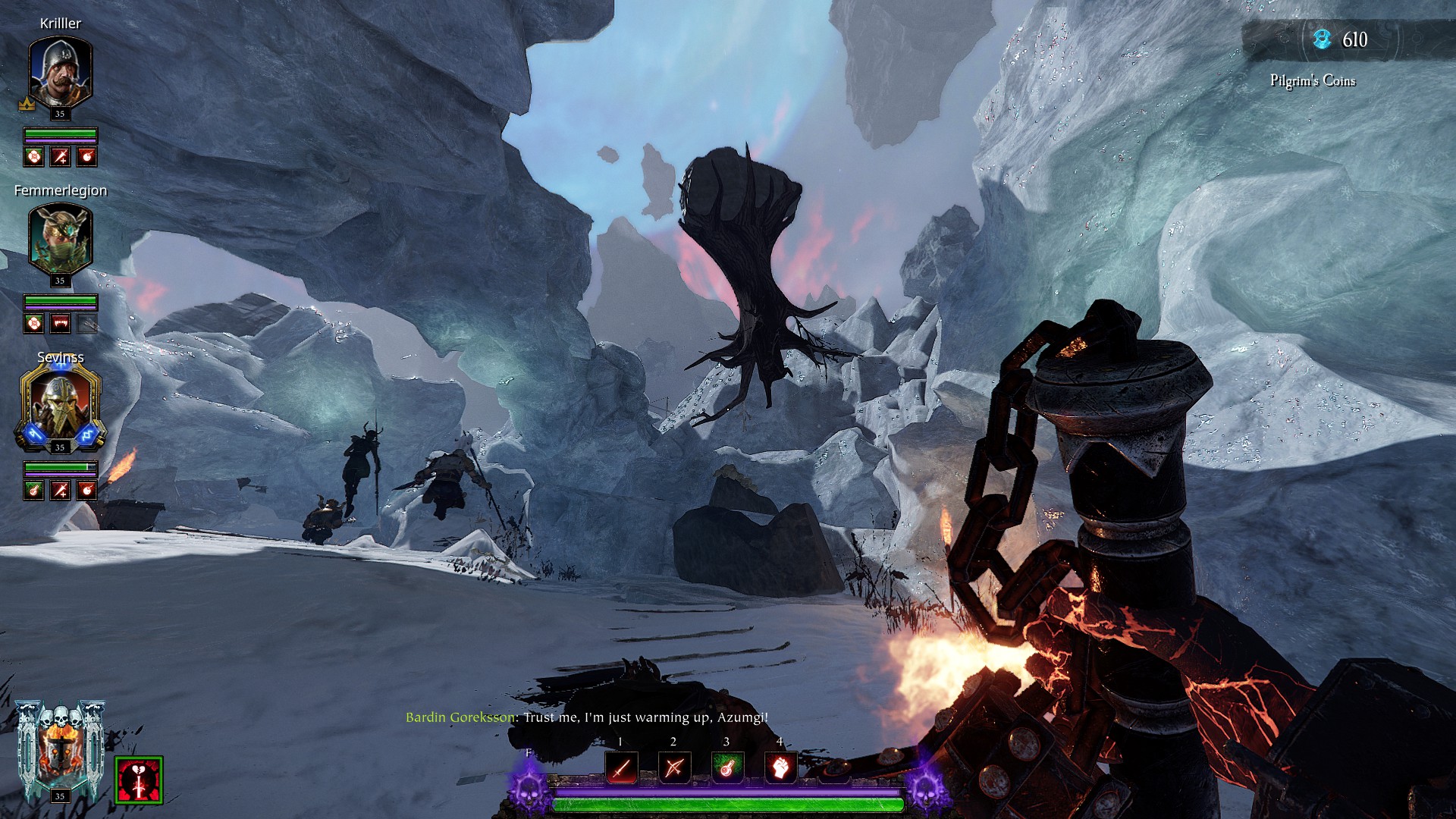Check Sevinss's green potion item icon
The width and height of the screenshot is (1456, 819).
[x=33, y=490]
